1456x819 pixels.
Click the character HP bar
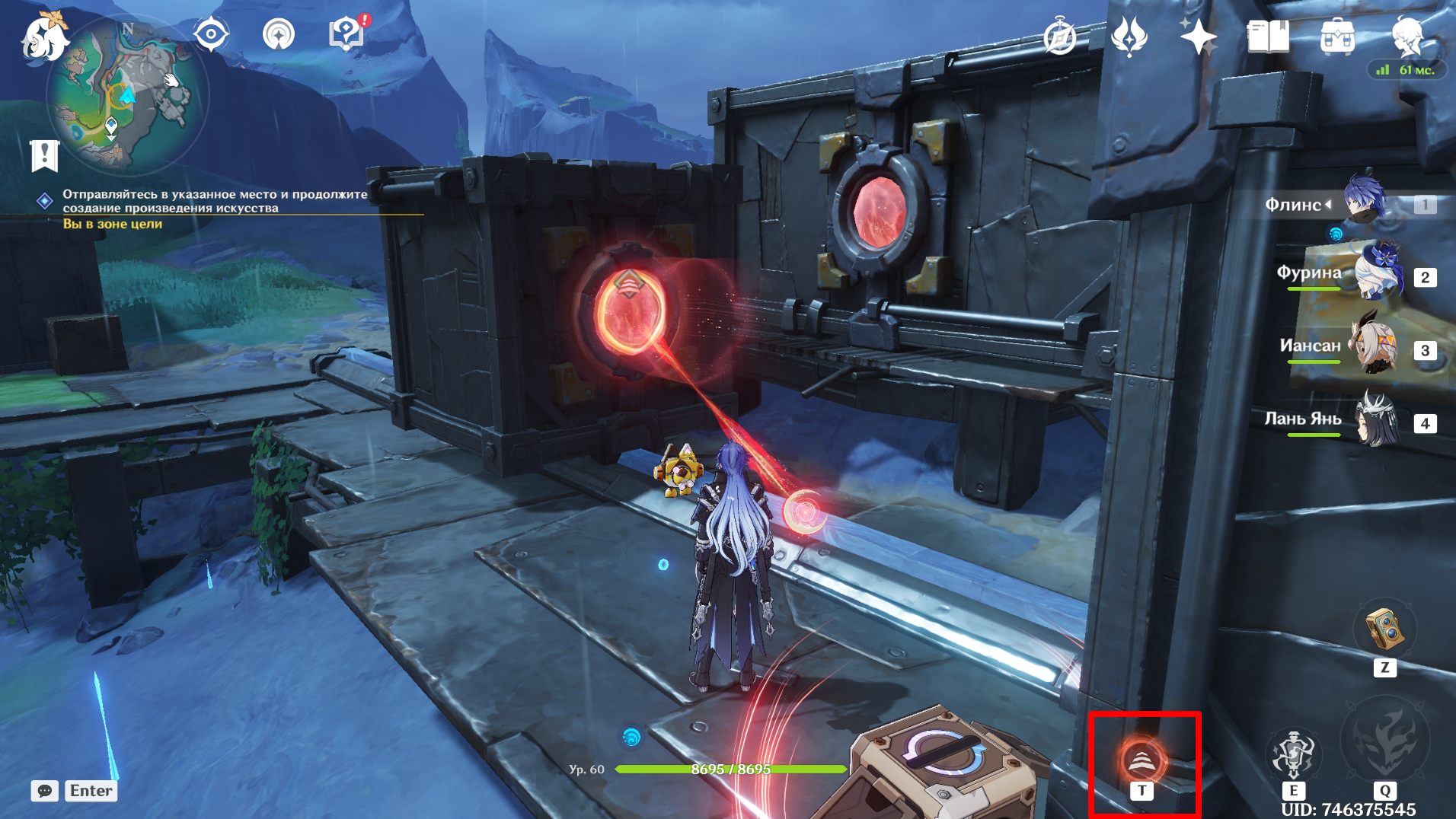tap(730, 769)
